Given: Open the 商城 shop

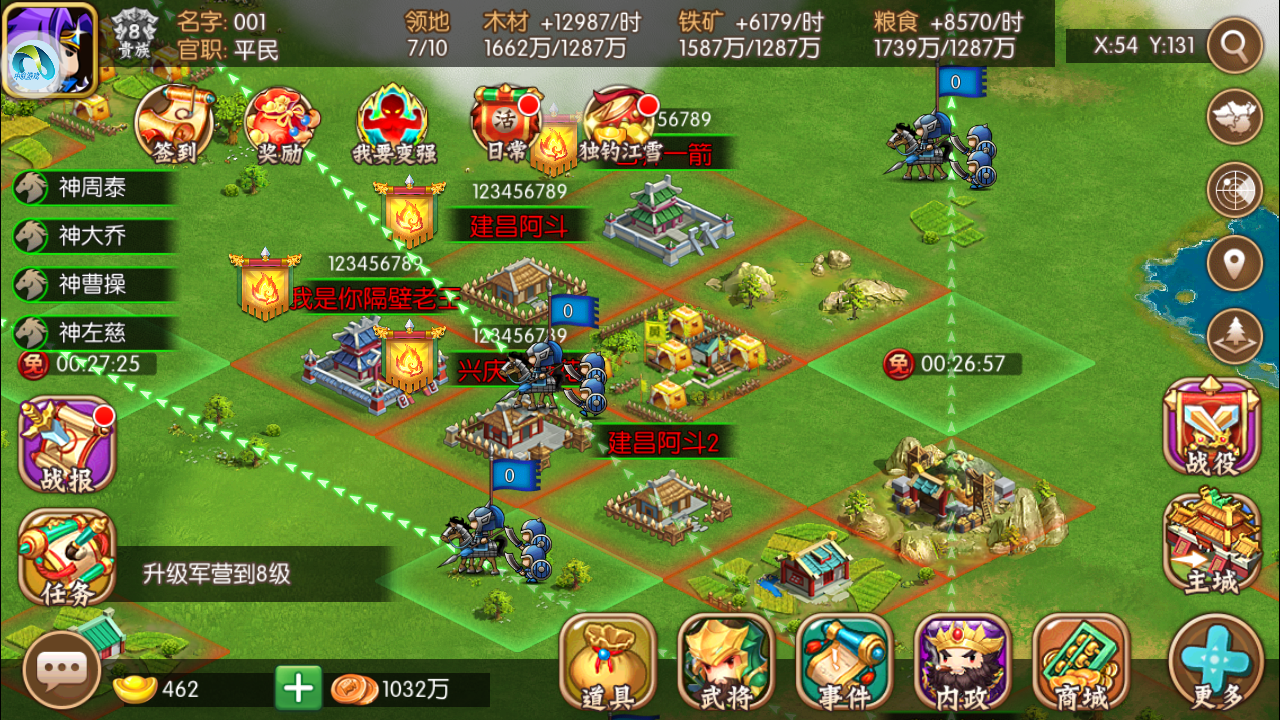Looking at the screenshot, I should [x=1080, y=662].
